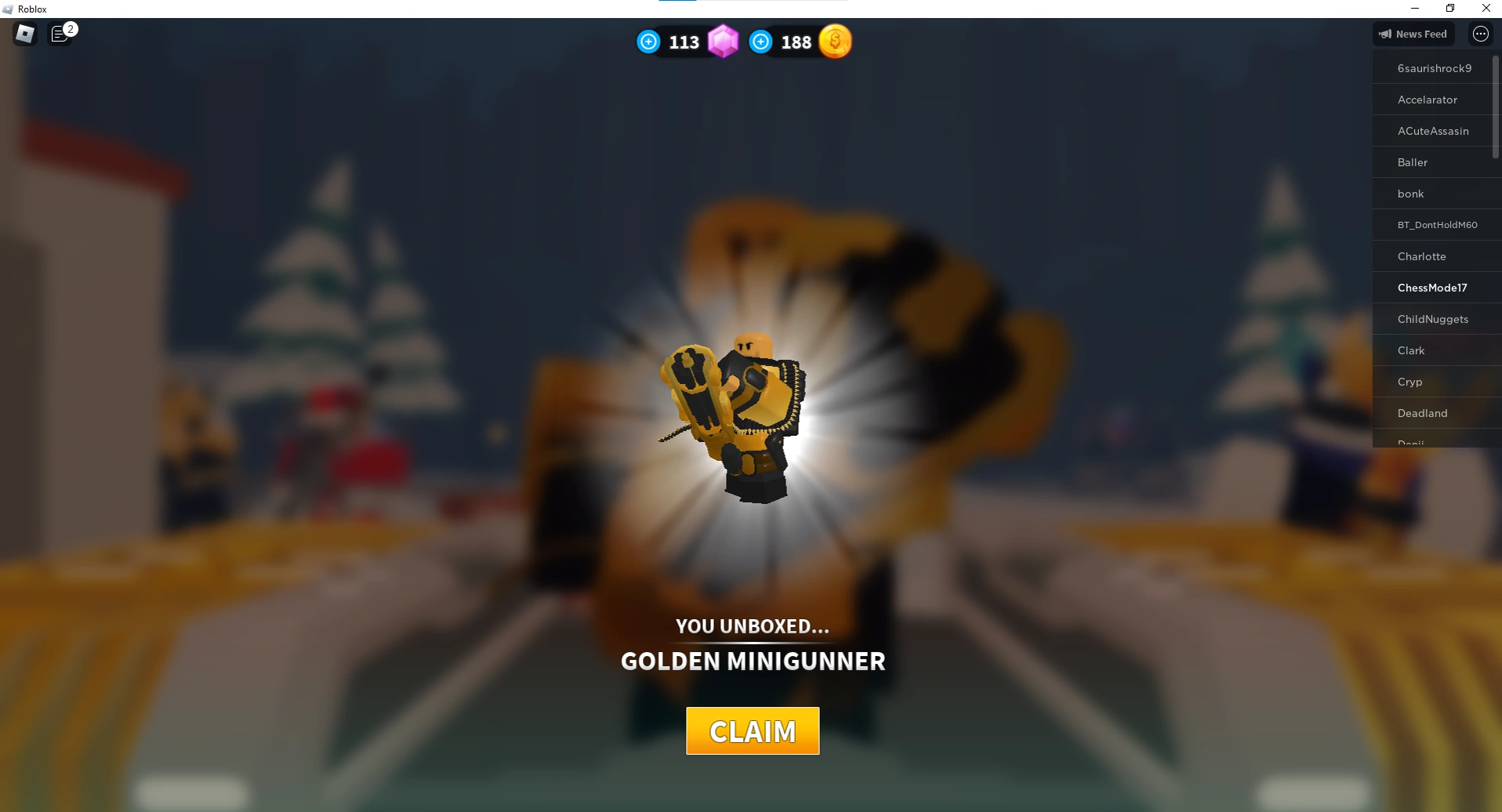Open the more options ellipsis circle
Image resolution: width=1502 pixels, height=812 pixels.
click(x=1481, y=34)
